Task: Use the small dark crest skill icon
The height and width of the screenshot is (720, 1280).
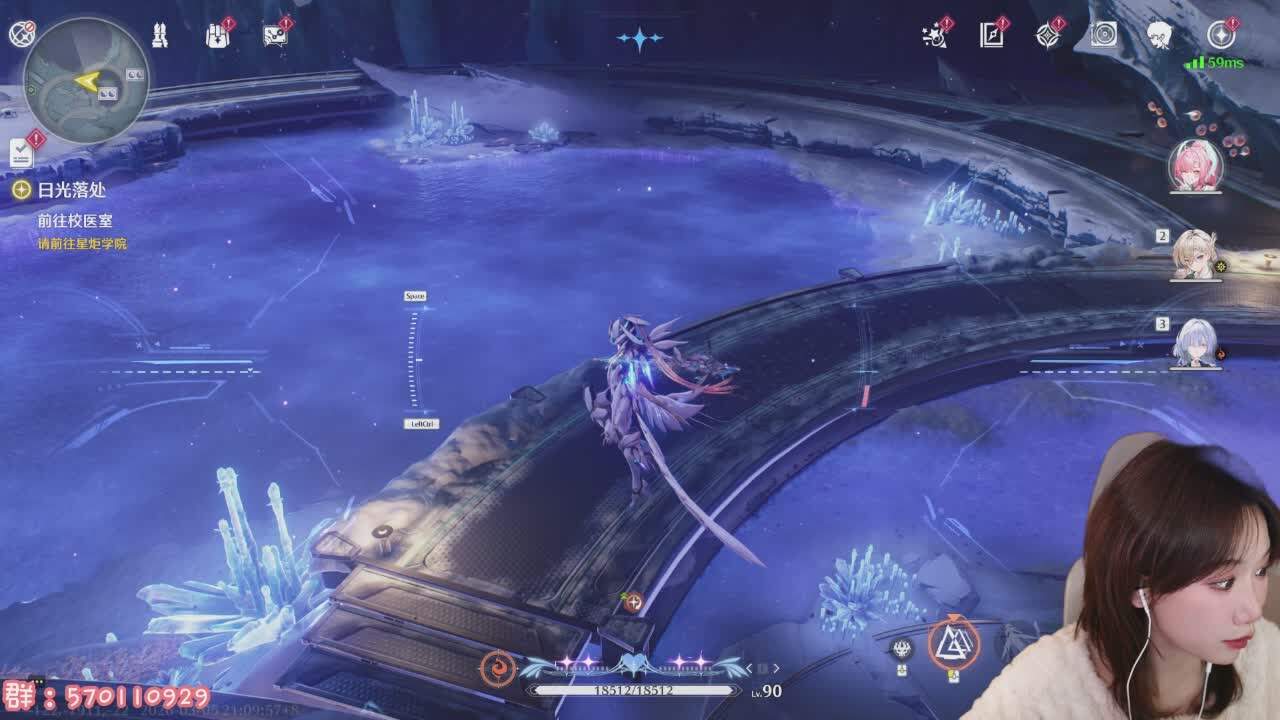Action: click(x=902, y=649)
